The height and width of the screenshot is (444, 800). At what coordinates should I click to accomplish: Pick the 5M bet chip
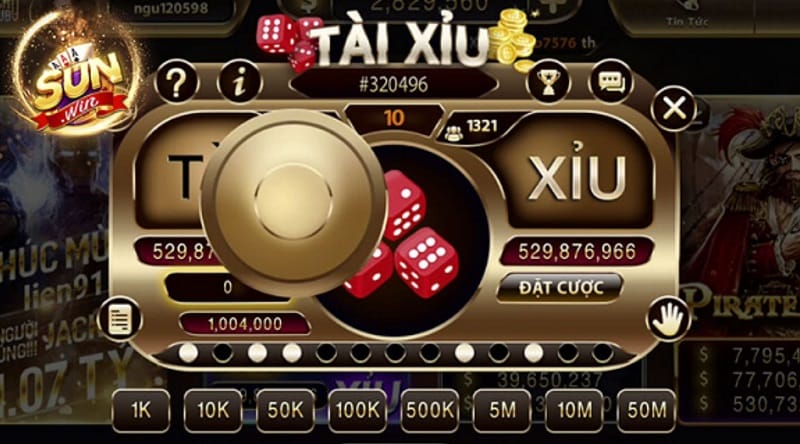point(502,410)
